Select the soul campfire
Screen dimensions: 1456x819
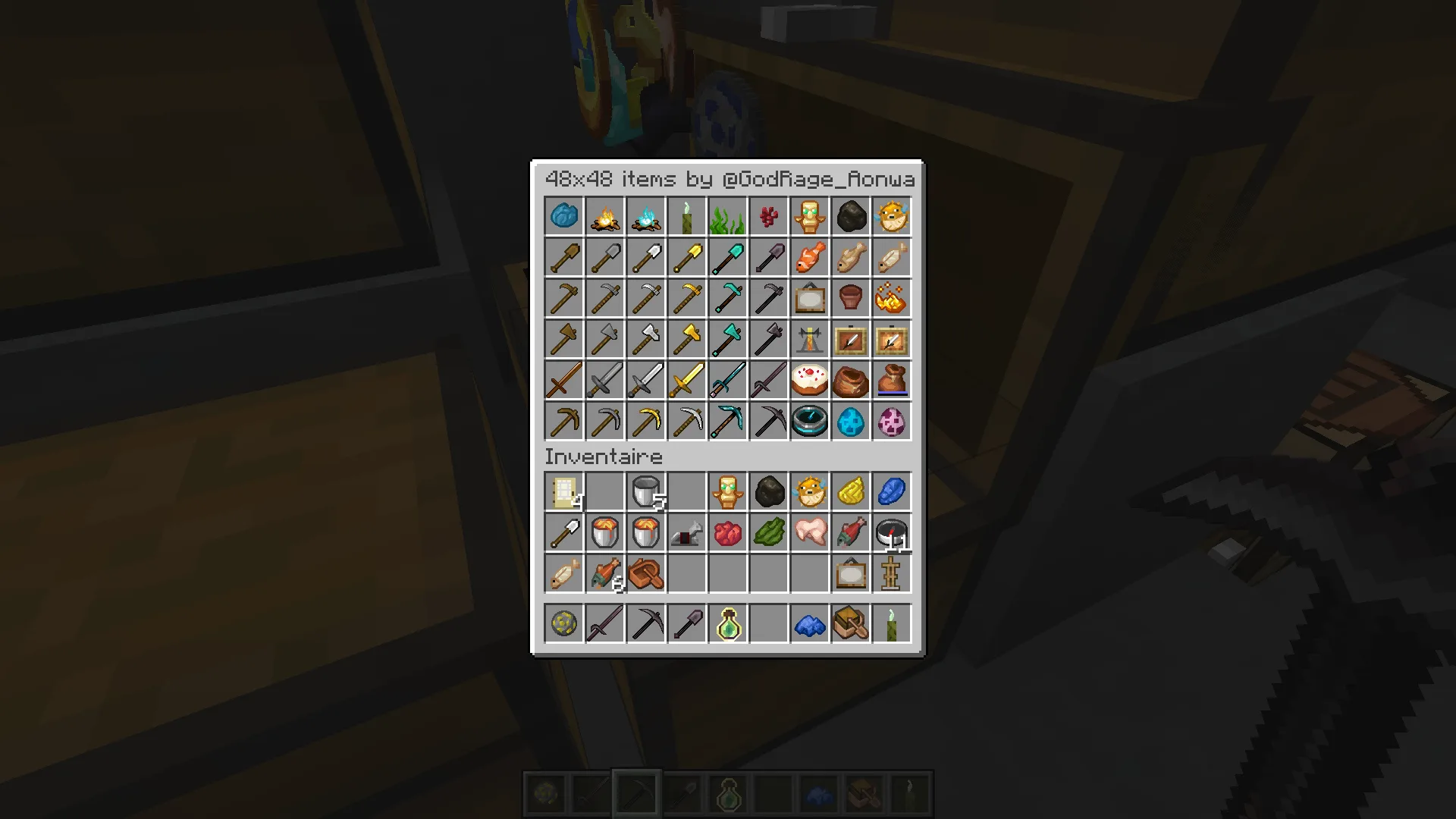coord(645,216)
